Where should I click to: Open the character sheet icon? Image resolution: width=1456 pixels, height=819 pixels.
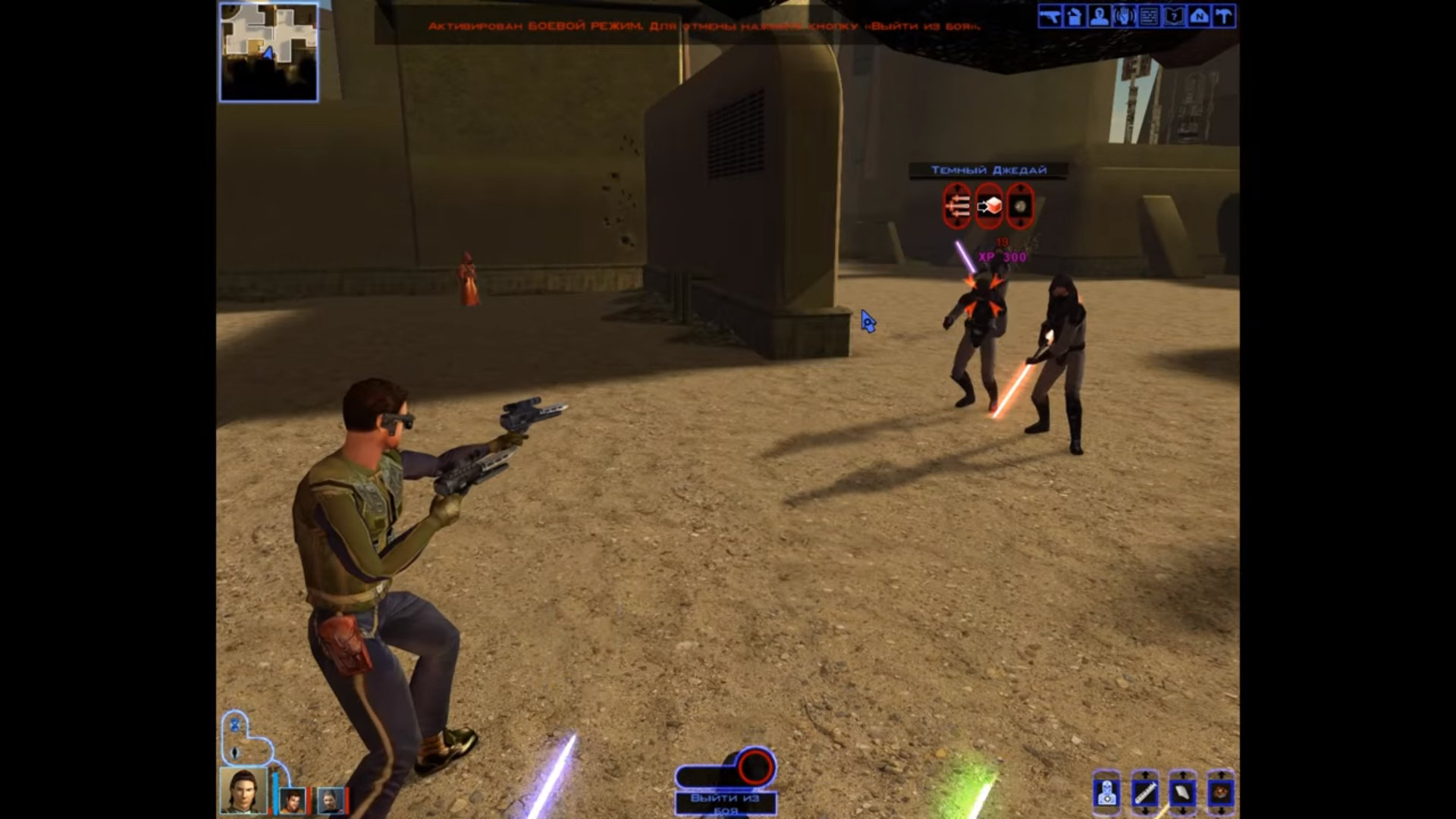(1099, 17)
